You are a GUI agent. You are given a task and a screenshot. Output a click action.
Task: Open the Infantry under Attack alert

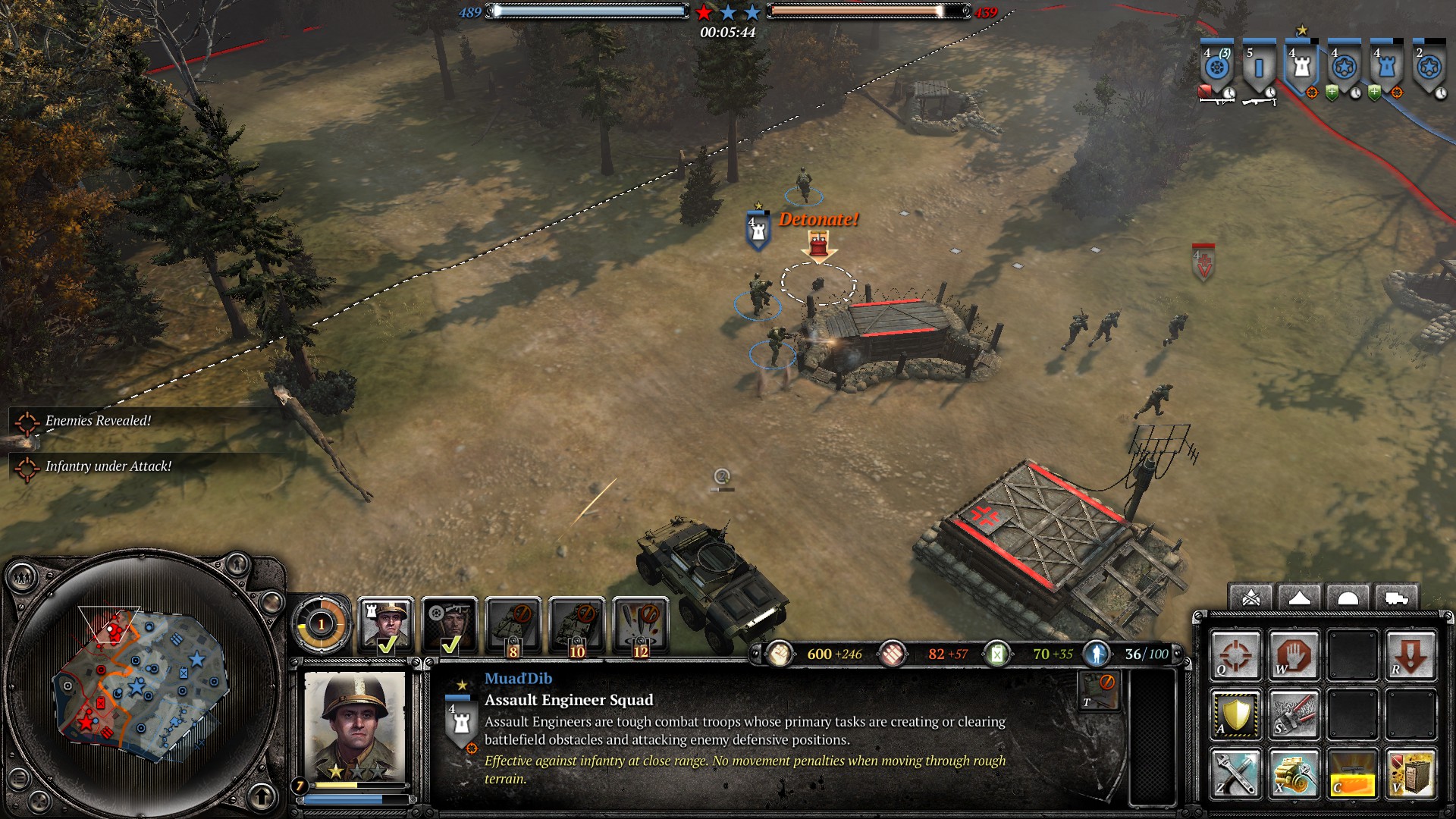[108, 466]
